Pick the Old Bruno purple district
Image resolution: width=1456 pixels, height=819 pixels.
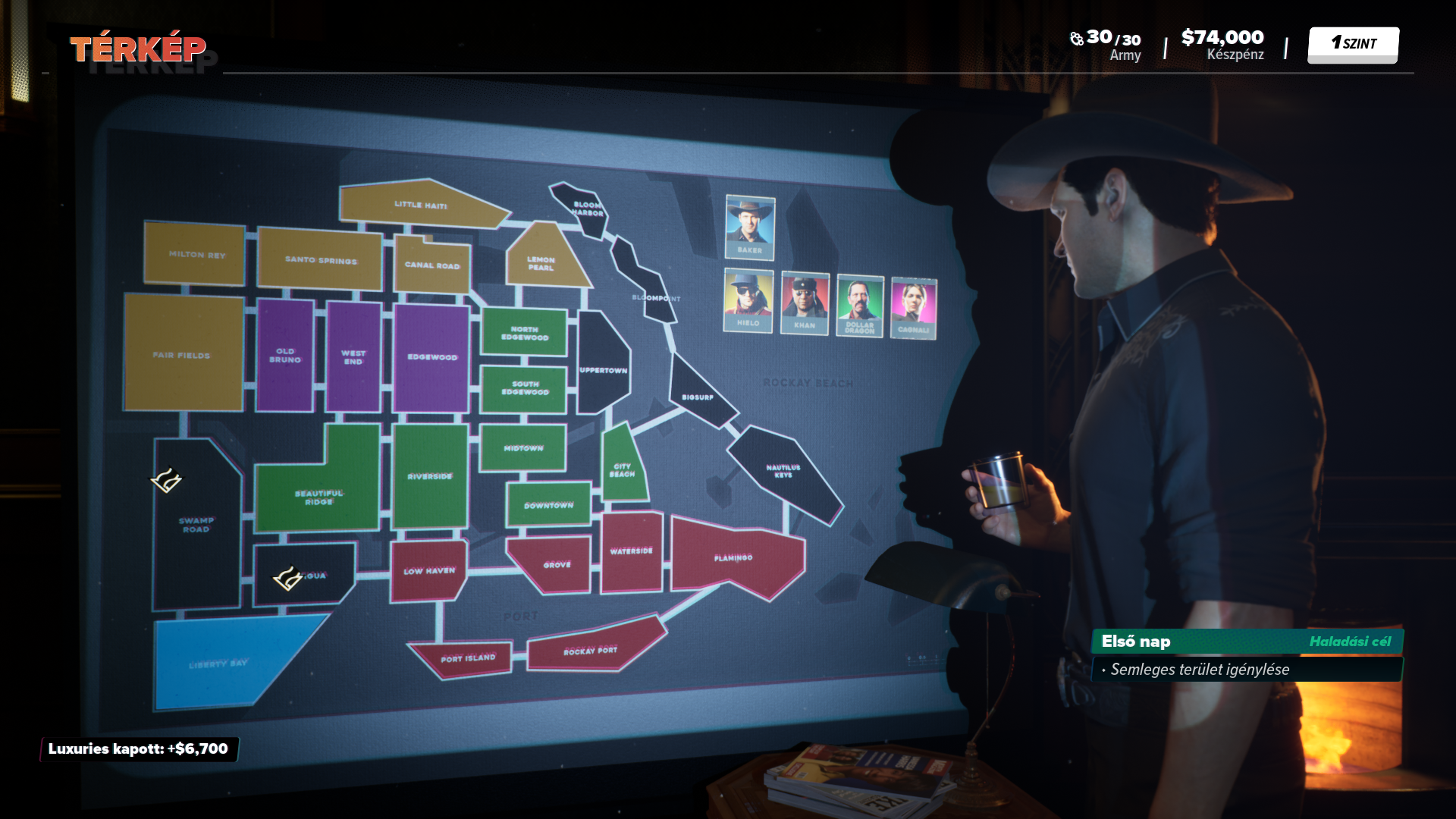pos(285,356)
